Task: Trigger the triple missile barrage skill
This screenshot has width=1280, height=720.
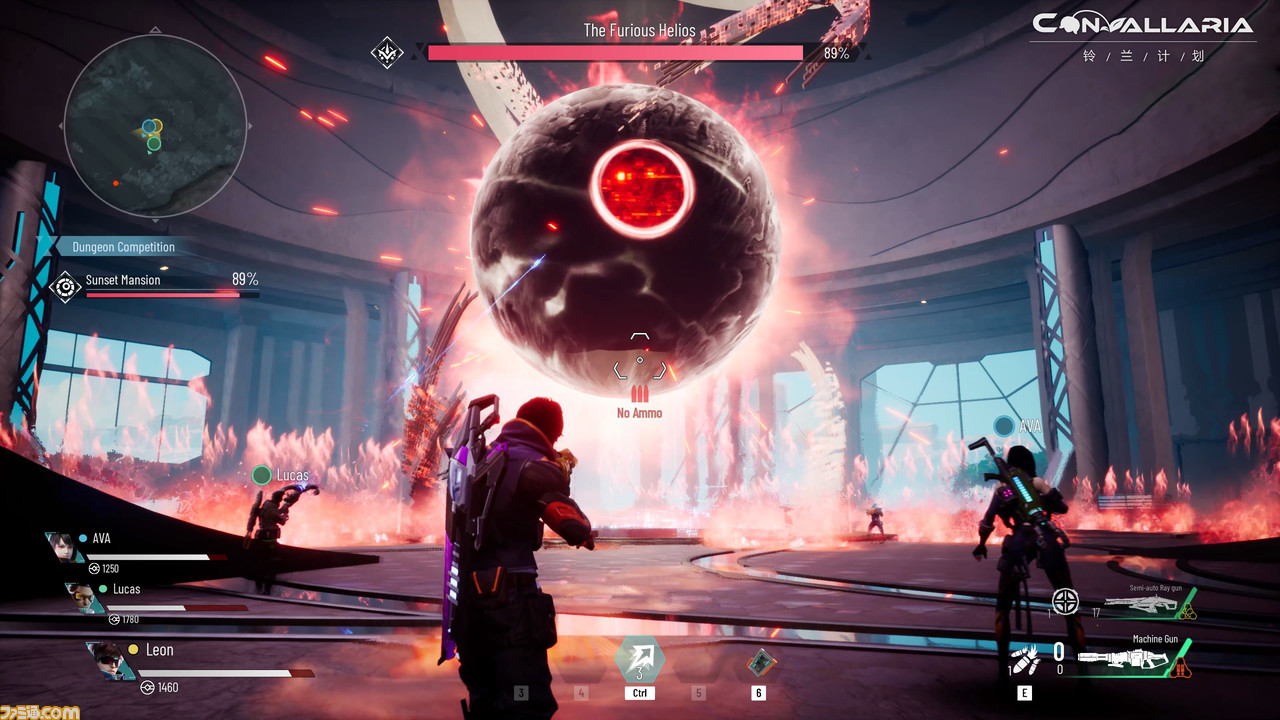Action: click(x=1025, y=661)
